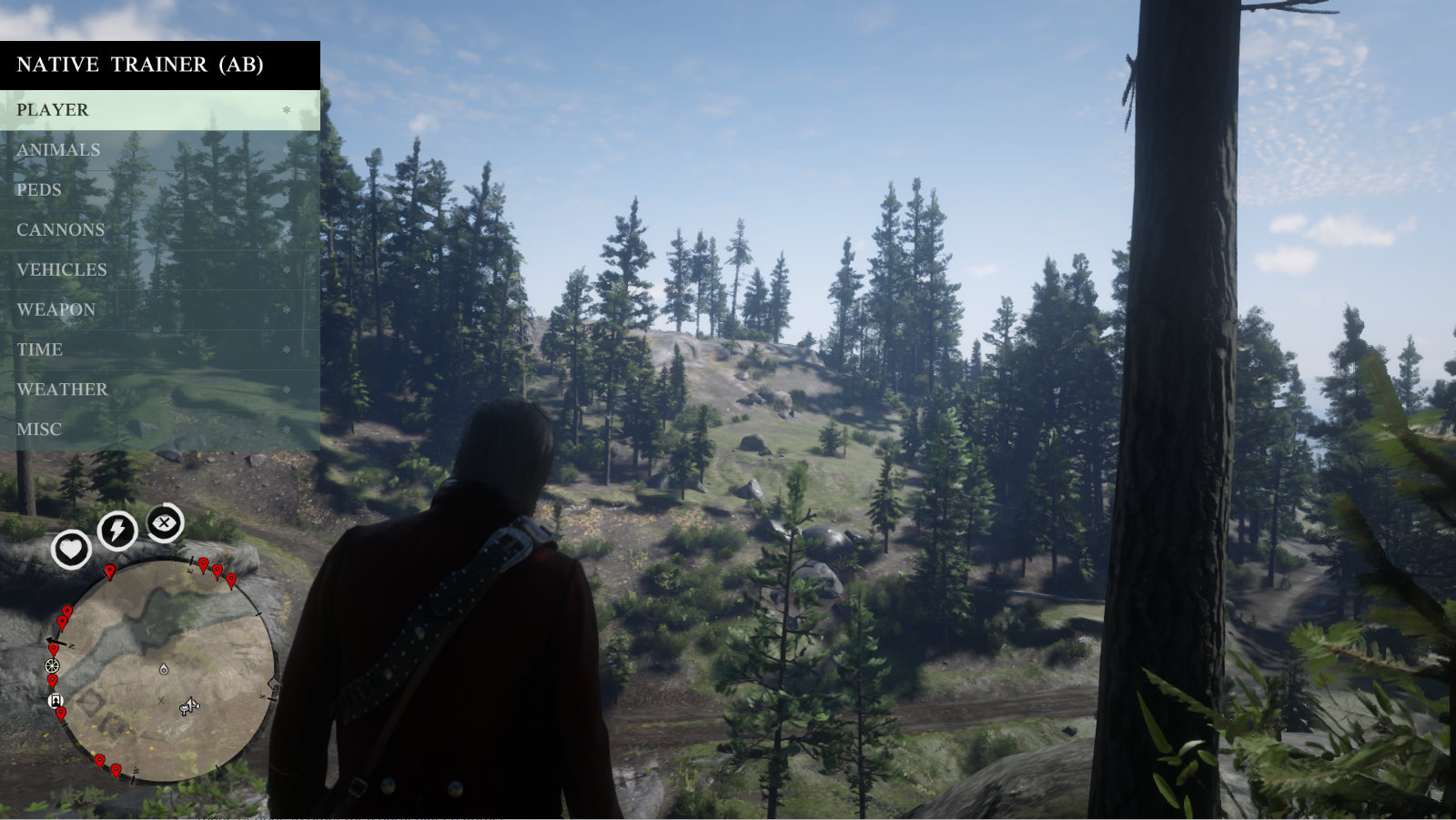Open the ANIMALS menu entry
Screen dimensions: 1456x820
point(57,149)
